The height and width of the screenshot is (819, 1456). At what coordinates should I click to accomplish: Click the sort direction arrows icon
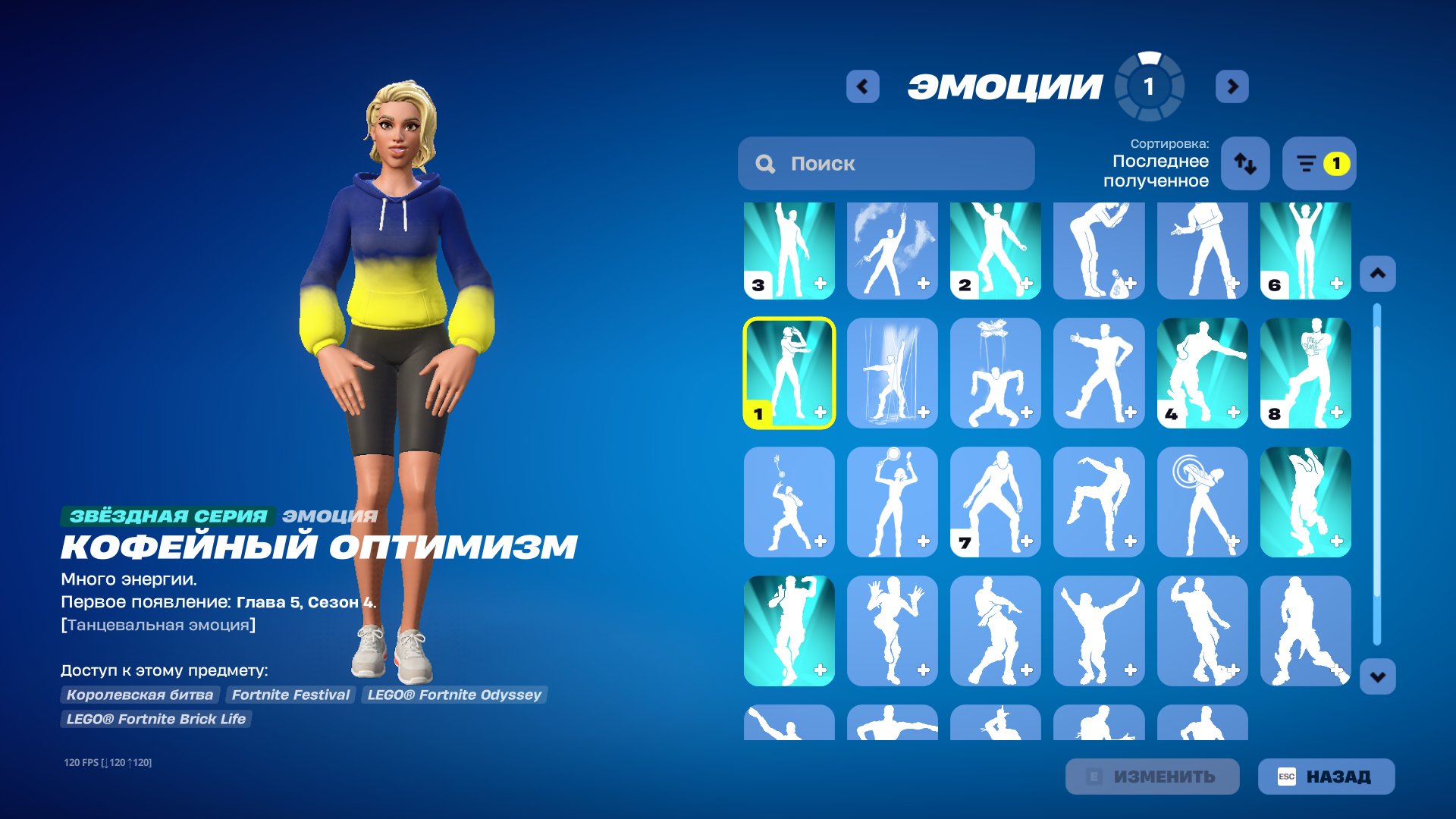point(1244,164)
